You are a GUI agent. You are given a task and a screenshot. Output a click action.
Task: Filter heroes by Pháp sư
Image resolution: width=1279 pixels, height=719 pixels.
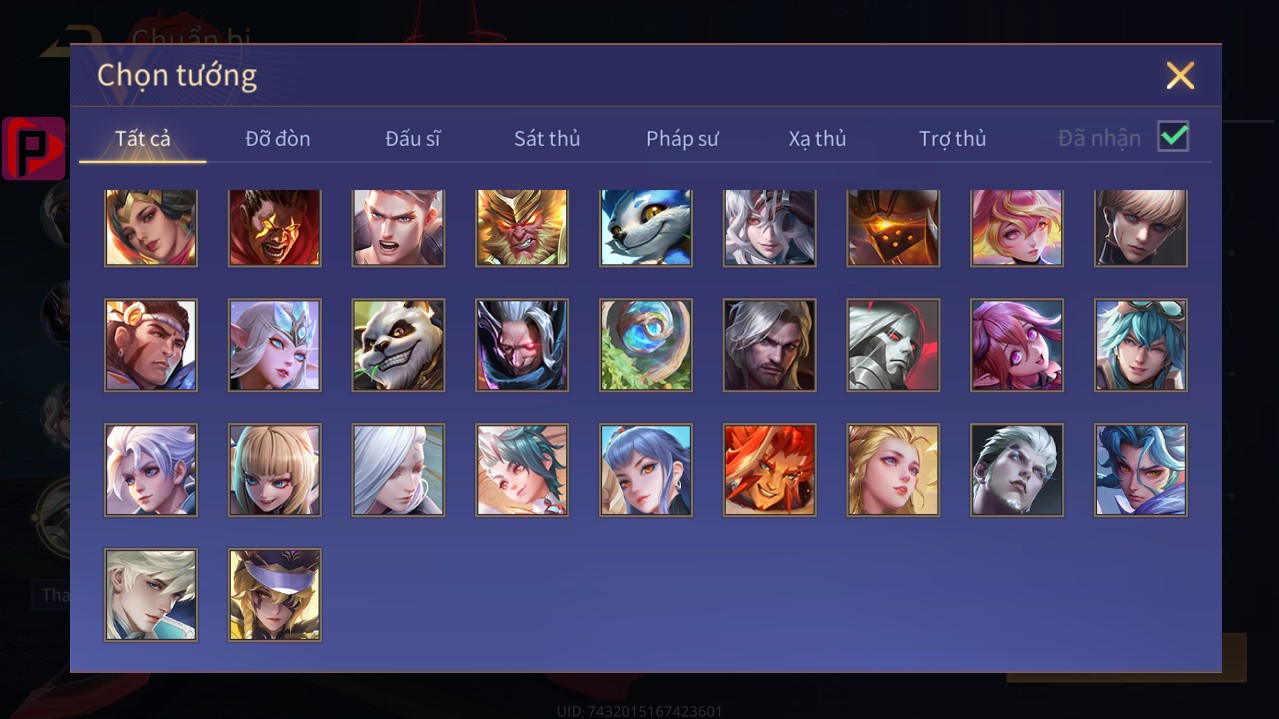tap(682, 139)
